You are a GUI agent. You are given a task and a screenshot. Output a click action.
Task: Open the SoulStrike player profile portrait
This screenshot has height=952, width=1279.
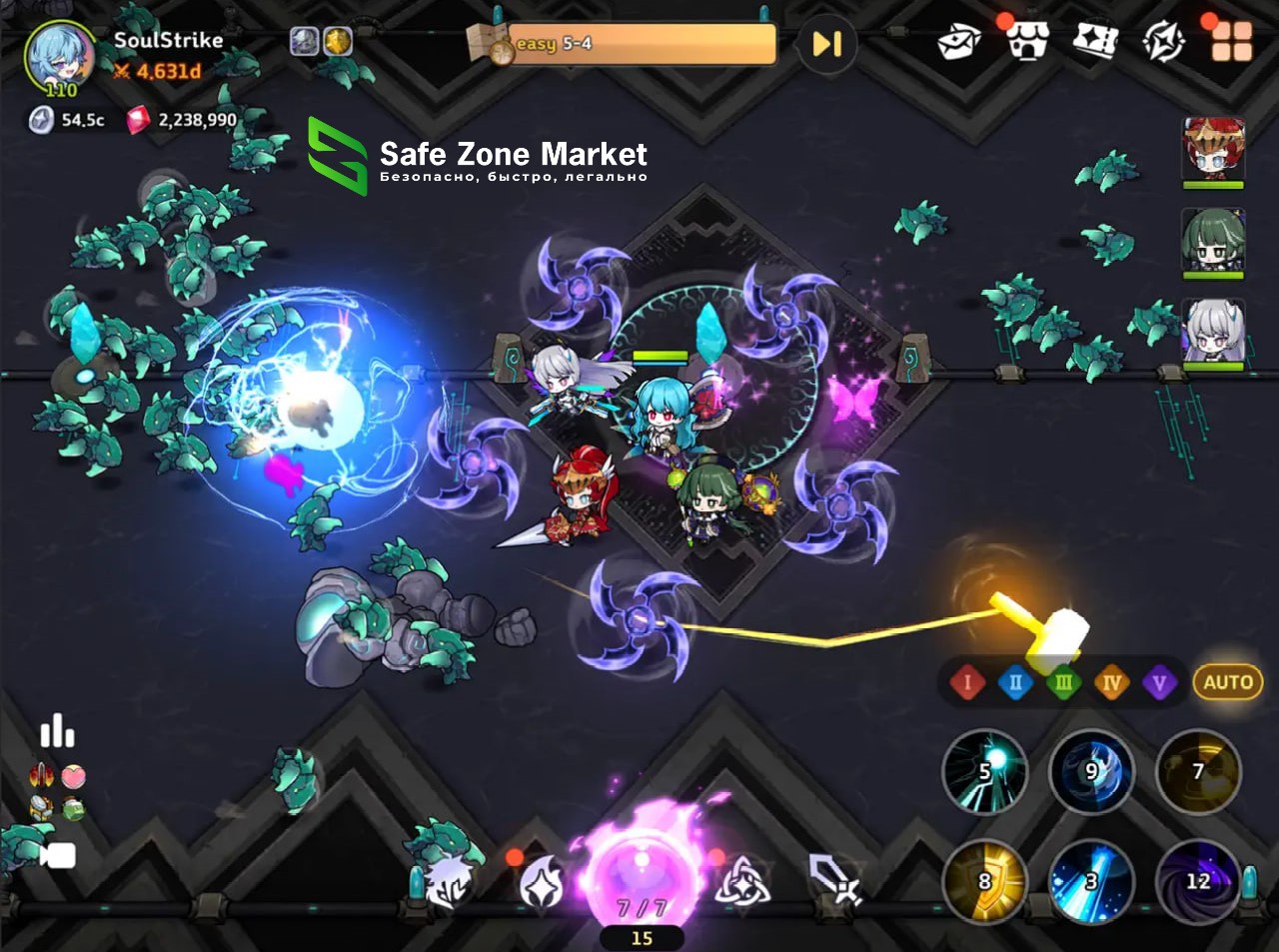(x=60, y=55)
